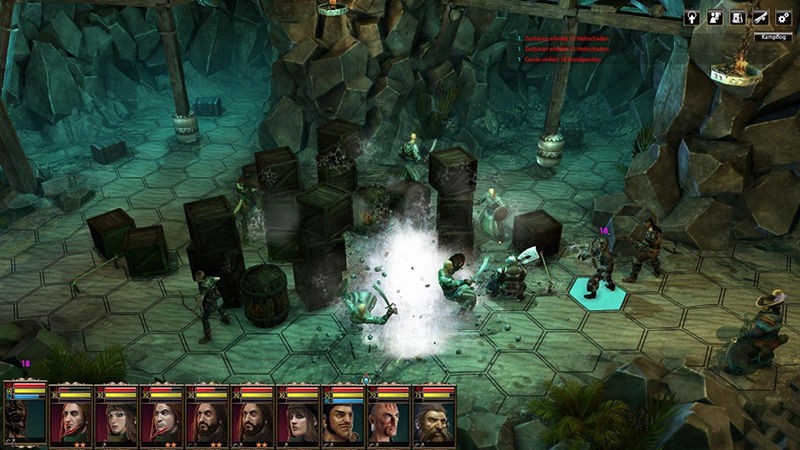This screenshot has width=800, height=450.
Task: Click the glowing figure icon in top bar
Action: coord(692,17)
